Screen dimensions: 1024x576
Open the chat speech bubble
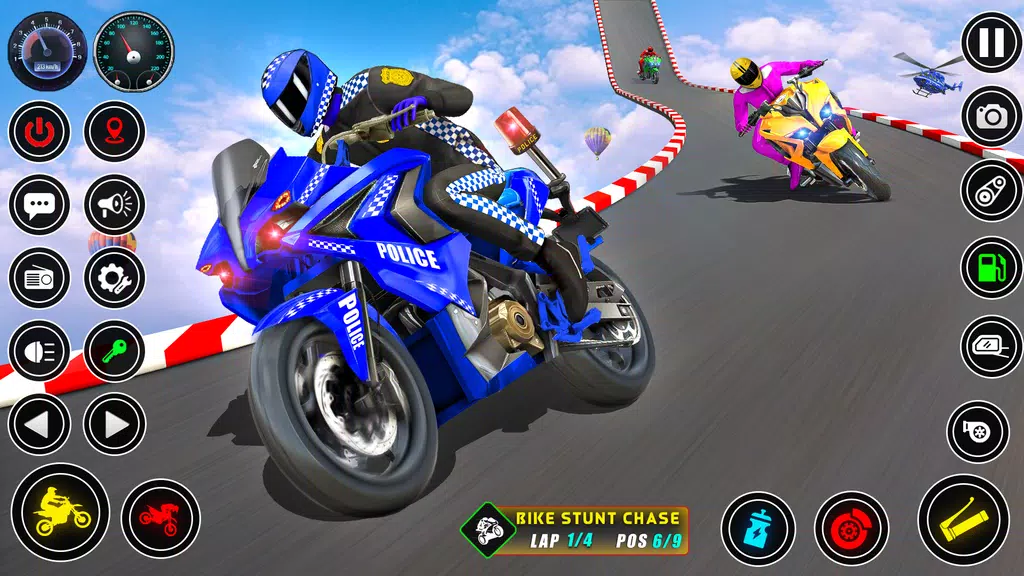39,205
